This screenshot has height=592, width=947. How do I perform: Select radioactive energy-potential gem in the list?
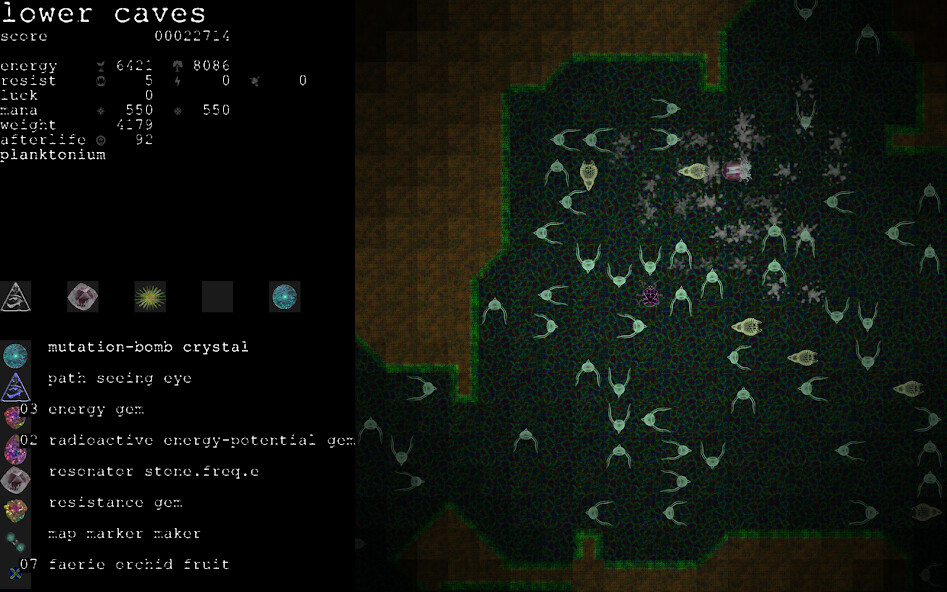tap(200, 440)
